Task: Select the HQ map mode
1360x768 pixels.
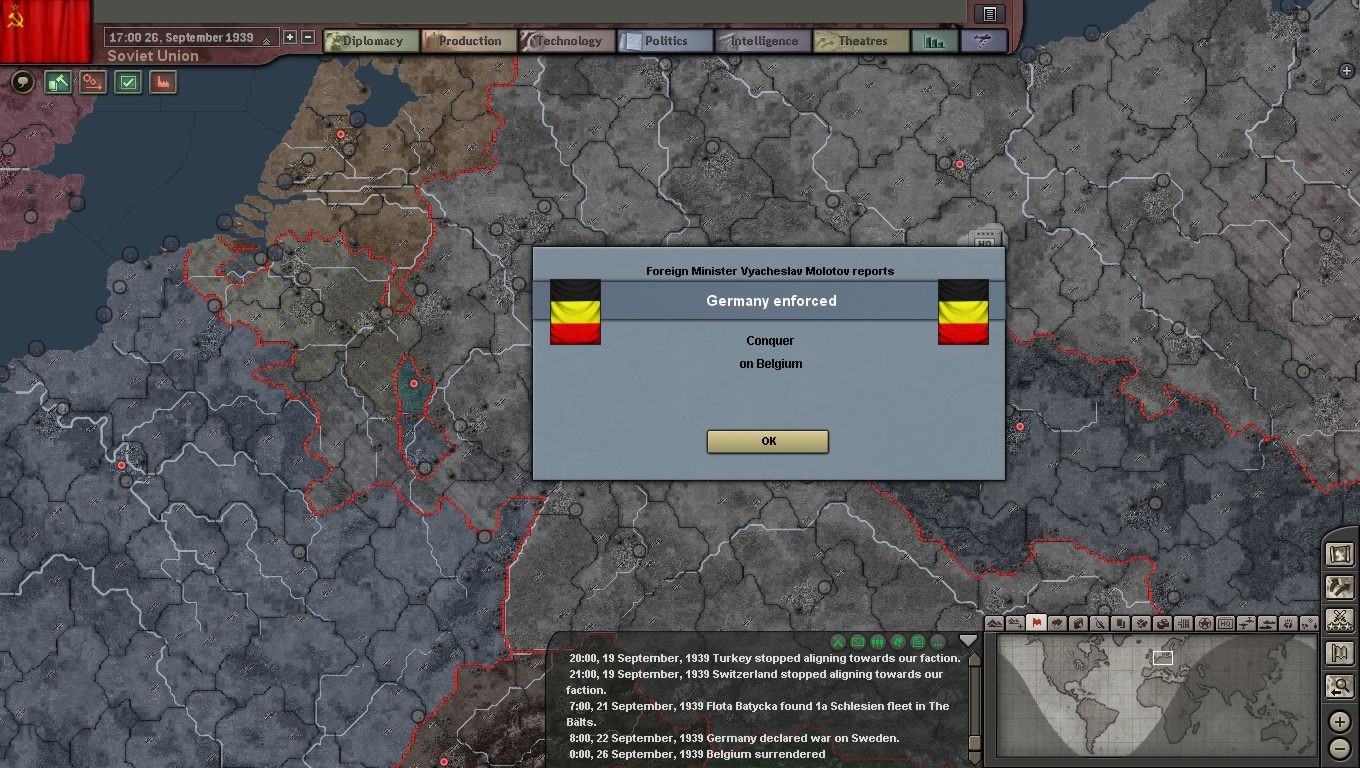Action: point(1225,623)
